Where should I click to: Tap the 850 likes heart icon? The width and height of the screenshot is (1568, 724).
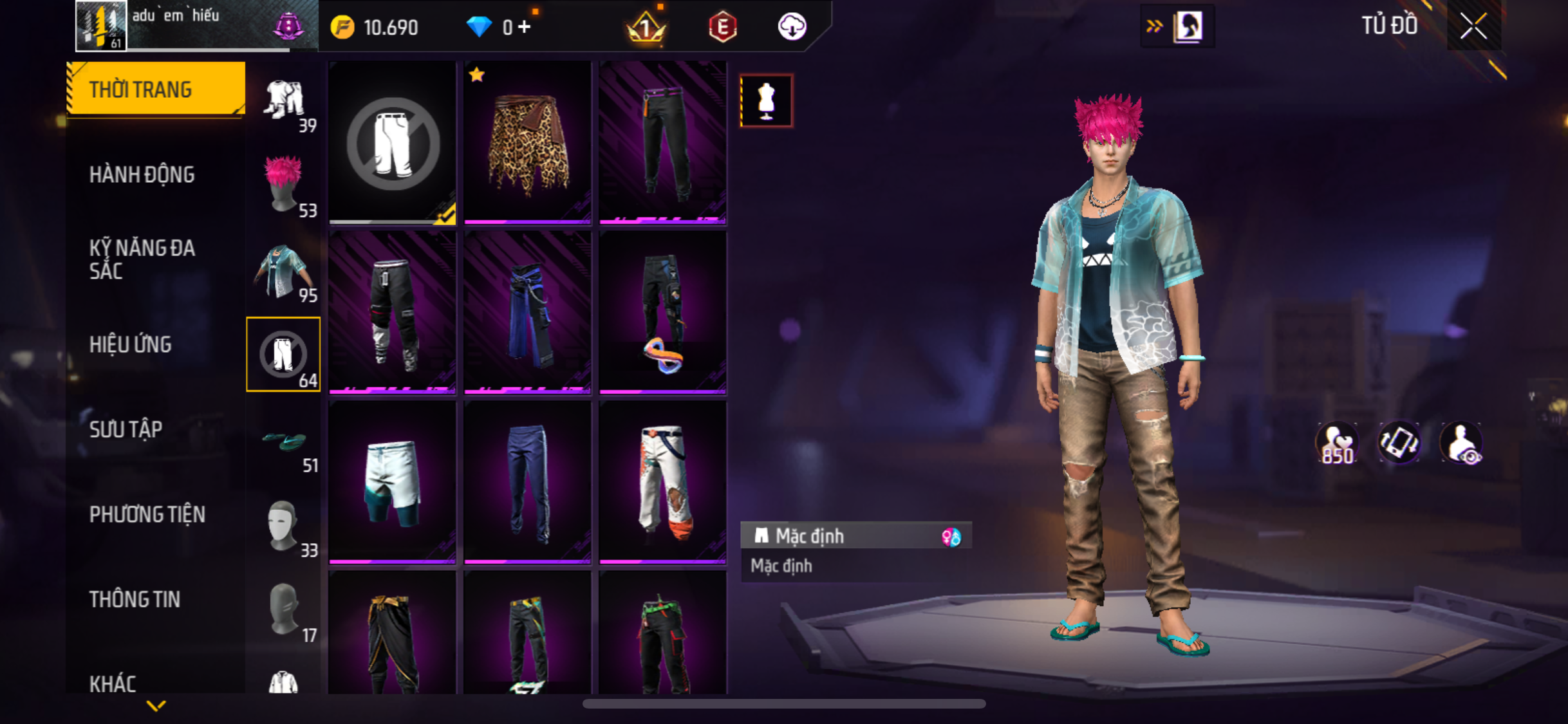click(x=1337, y=443)
